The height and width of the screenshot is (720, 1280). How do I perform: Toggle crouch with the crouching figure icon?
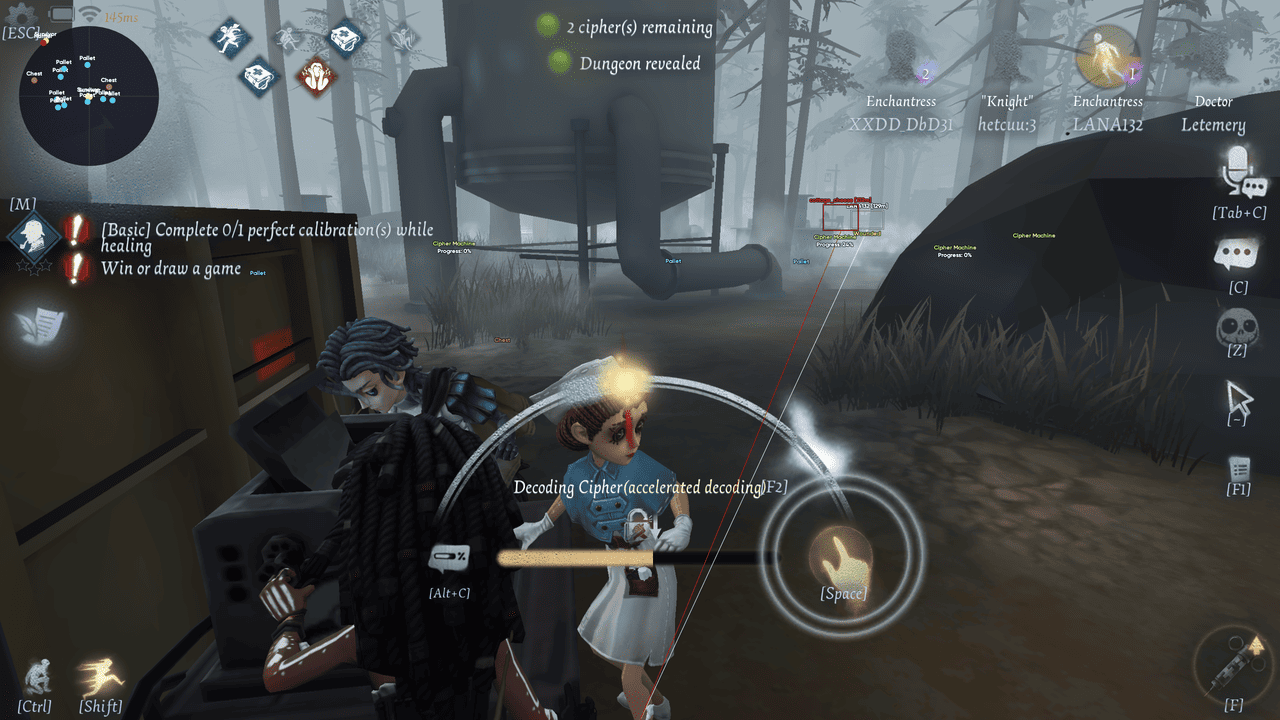(x=37, y=676)
